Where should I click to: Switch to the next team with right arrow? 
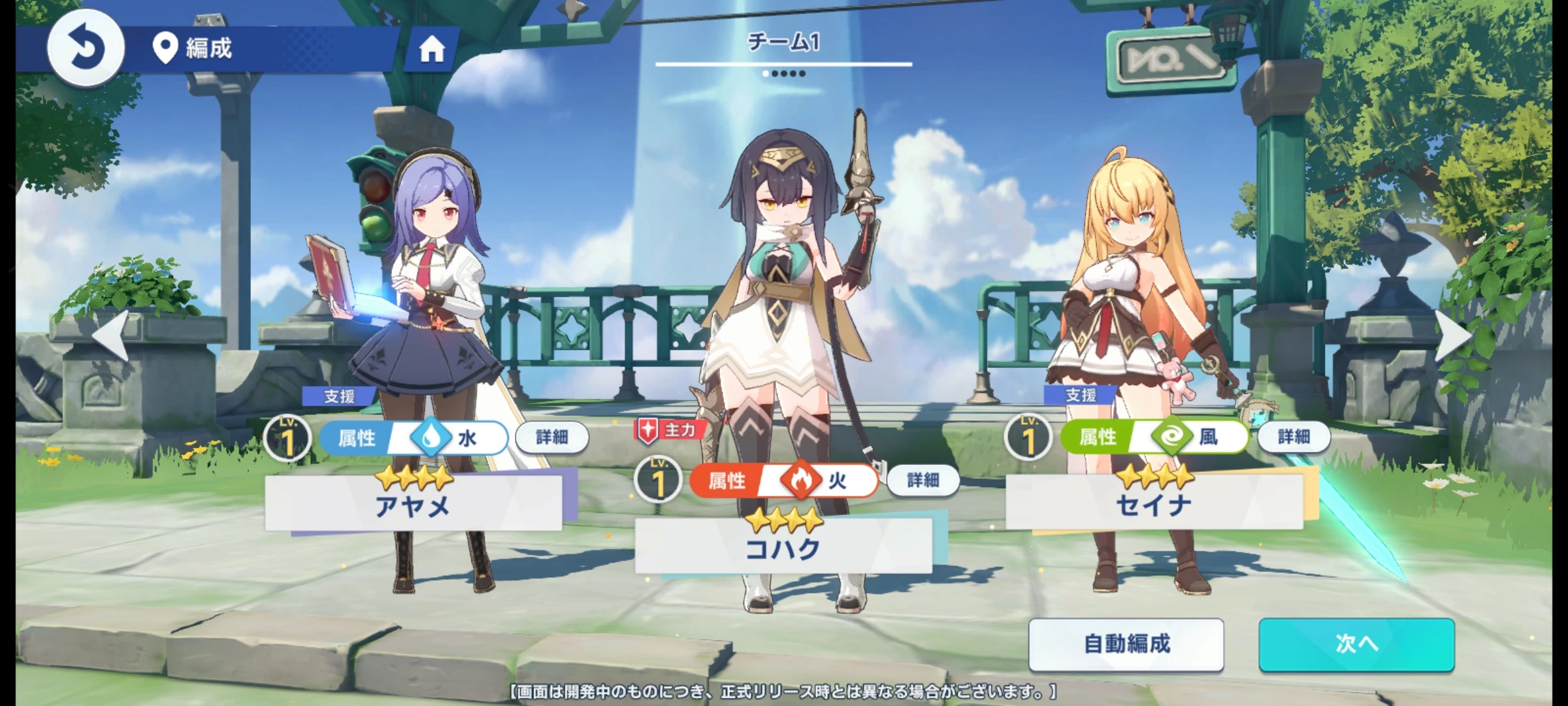click(1453, 335)
